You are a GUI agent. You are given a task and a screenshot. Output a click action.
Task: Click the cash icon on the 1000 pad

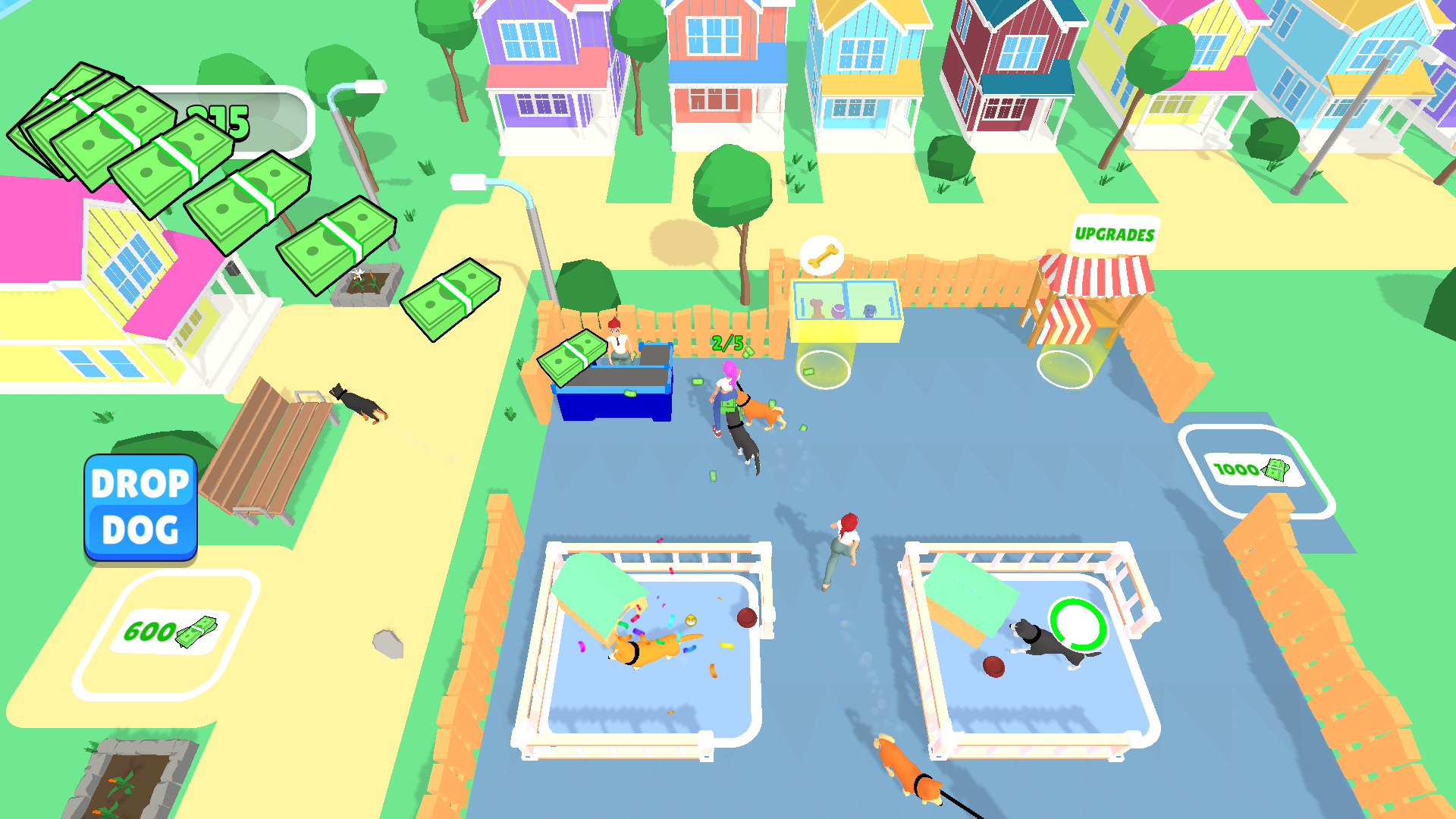(x=1275, y=469)
